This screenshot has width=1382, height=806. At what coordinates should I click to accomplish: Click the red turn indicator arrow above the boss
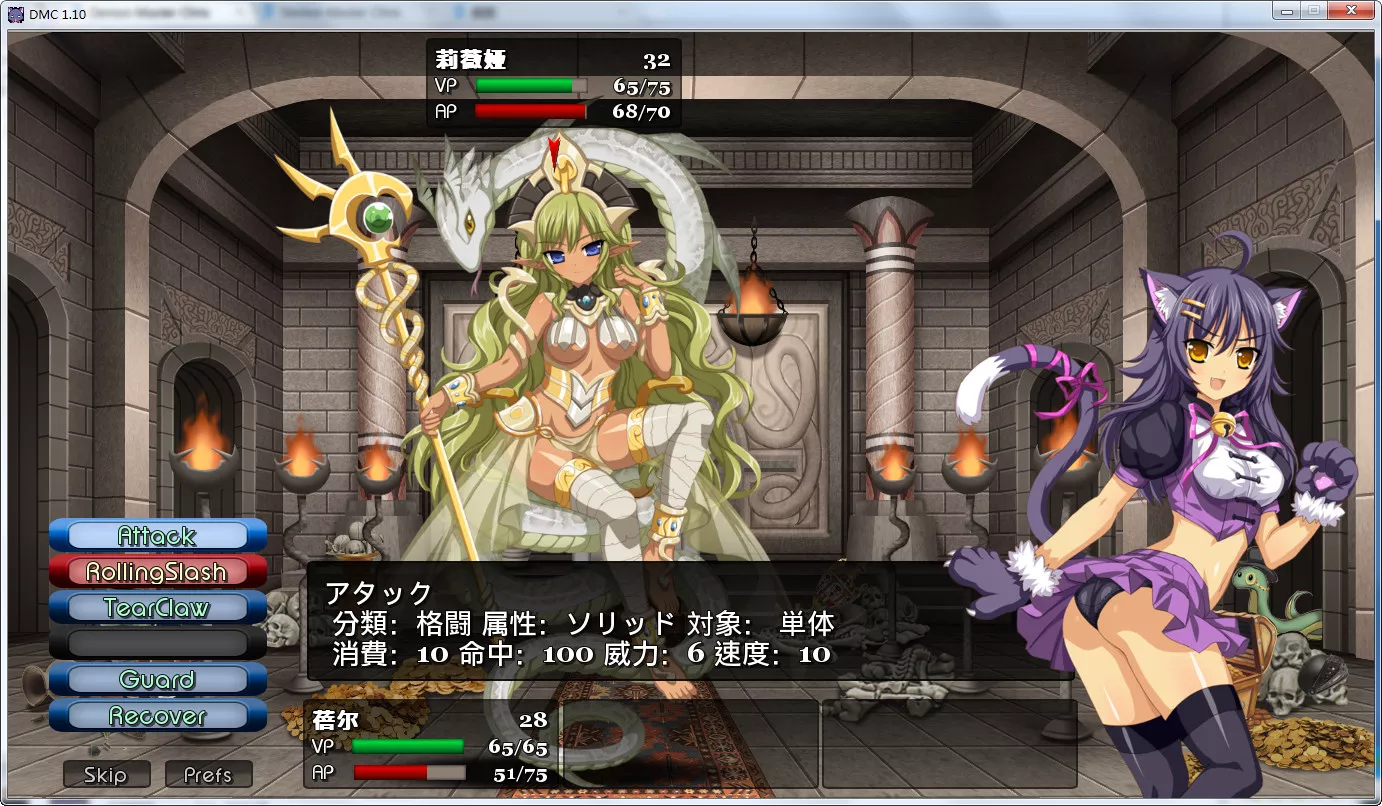click(x=556, y=152)
